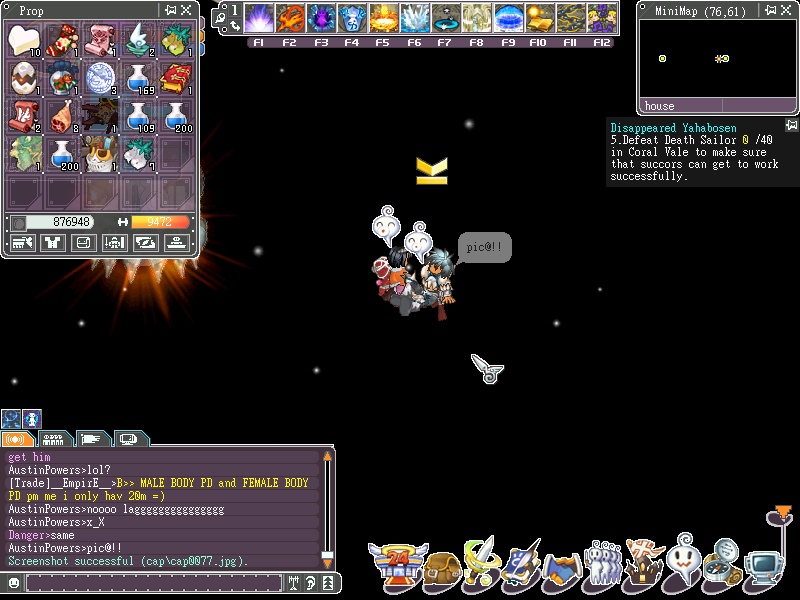
Task: Activate the F1 purple burst skill
Action: pos(259,18)
